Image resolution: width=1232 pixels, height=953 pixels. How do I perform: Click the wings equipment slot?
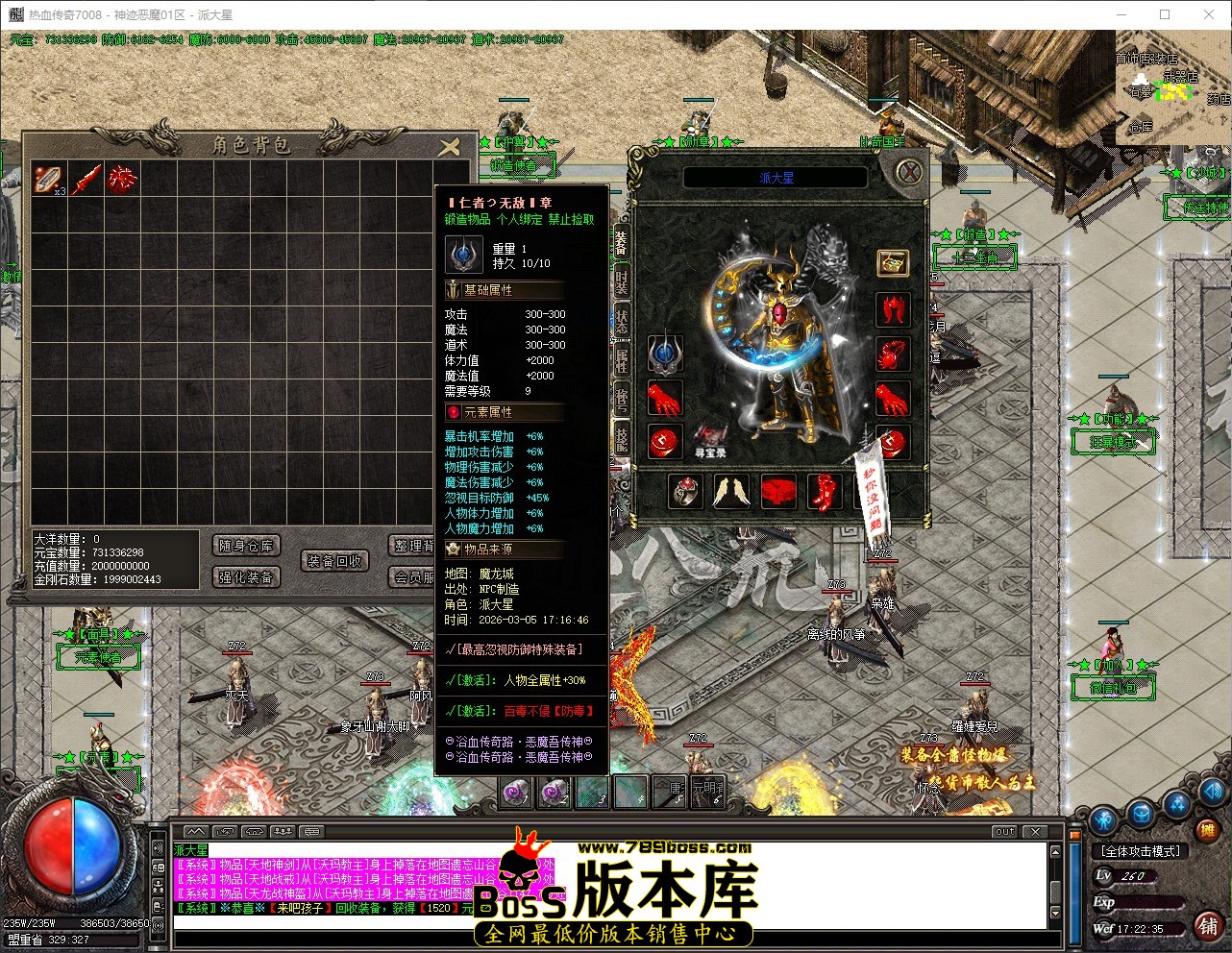(x=731, y=492)
